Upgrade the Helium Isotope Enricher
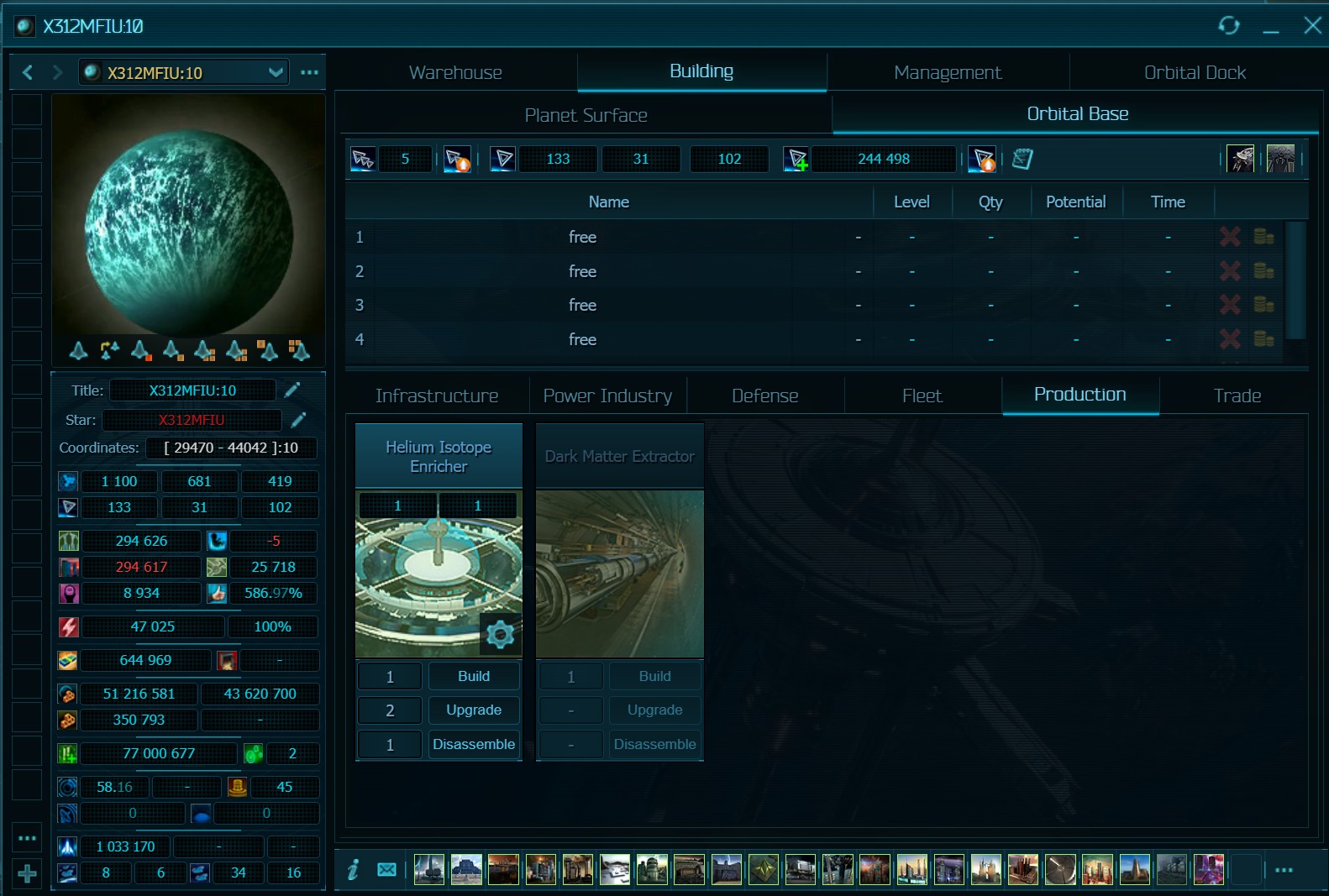The height and width of the screenshot is (896, 1329). [474, 710]
